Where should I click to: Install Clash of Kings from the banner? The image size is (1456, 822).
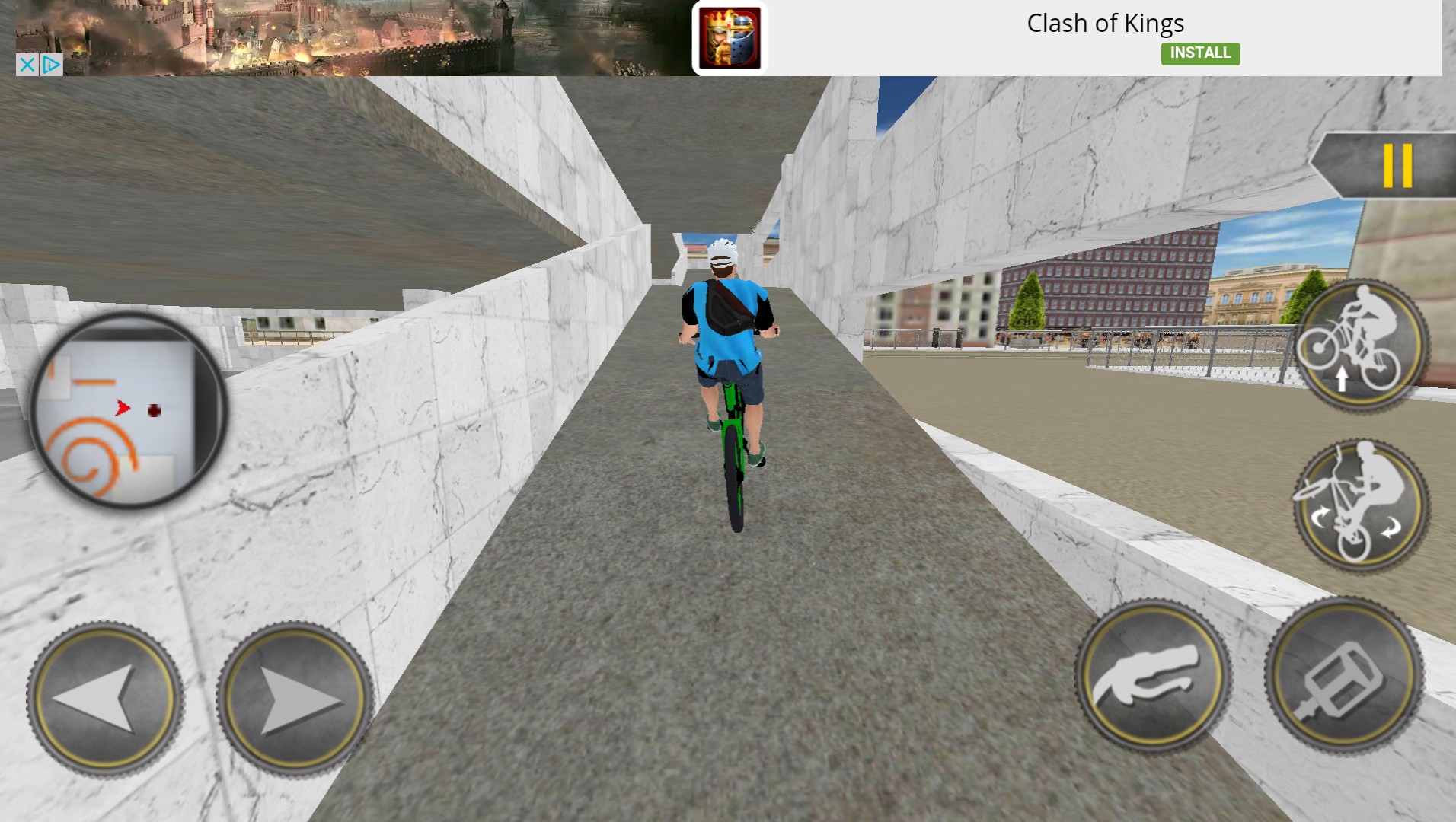point(1200,53)
